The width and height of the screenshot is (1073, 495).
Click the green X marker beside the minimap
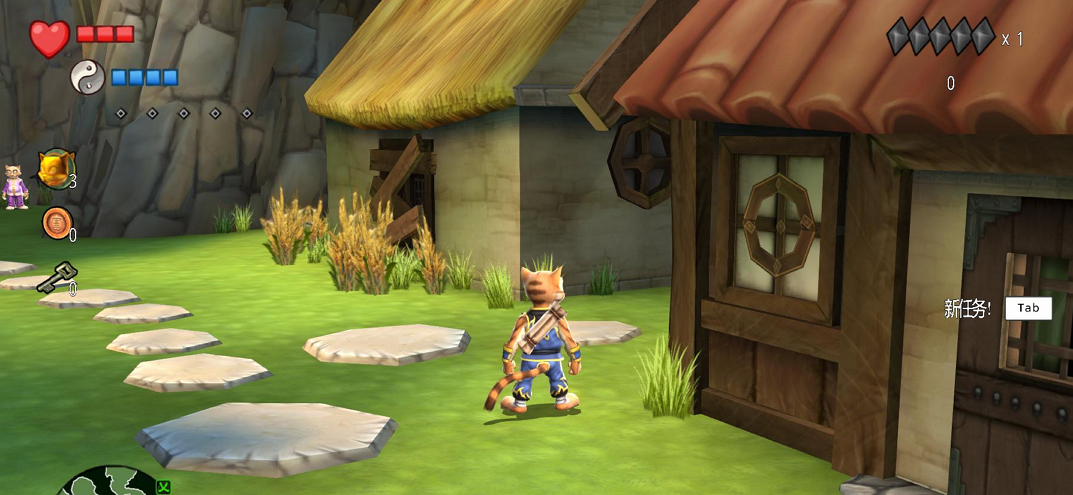tap(164, 487)
